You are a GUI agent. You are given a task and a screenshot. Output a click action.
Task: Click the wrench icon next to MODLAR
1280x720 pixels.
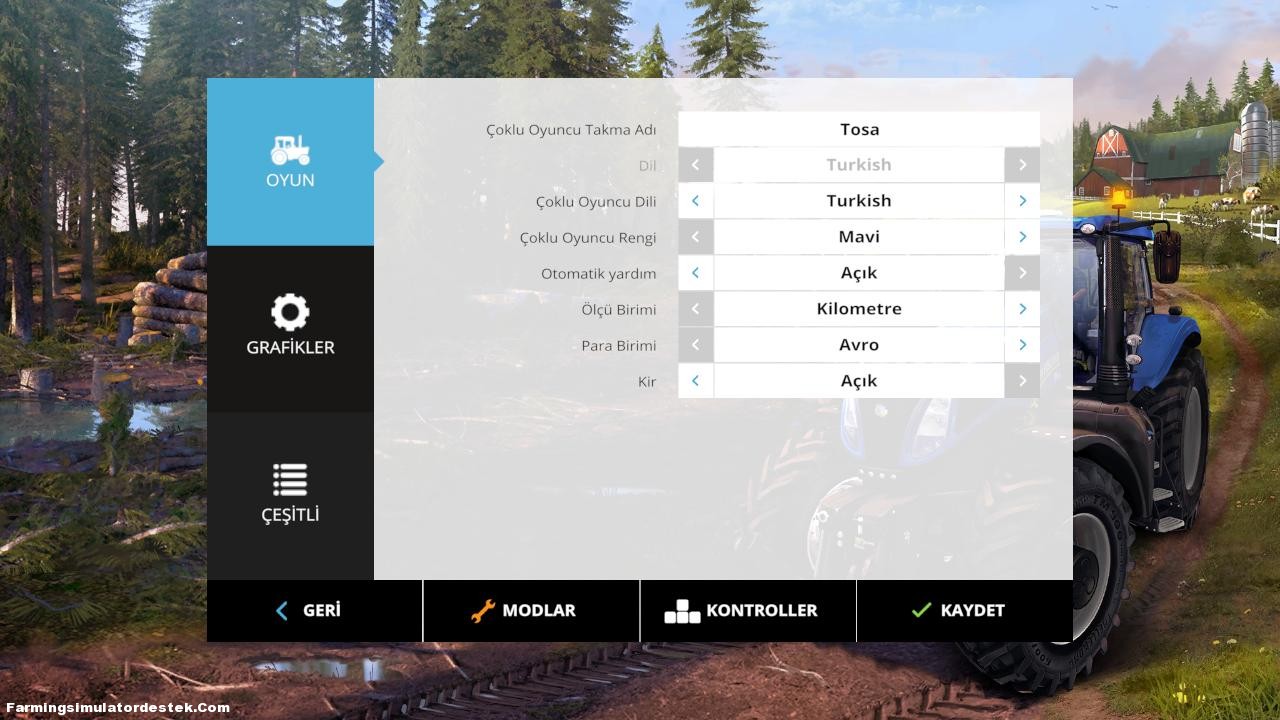(x=483, y=610)
